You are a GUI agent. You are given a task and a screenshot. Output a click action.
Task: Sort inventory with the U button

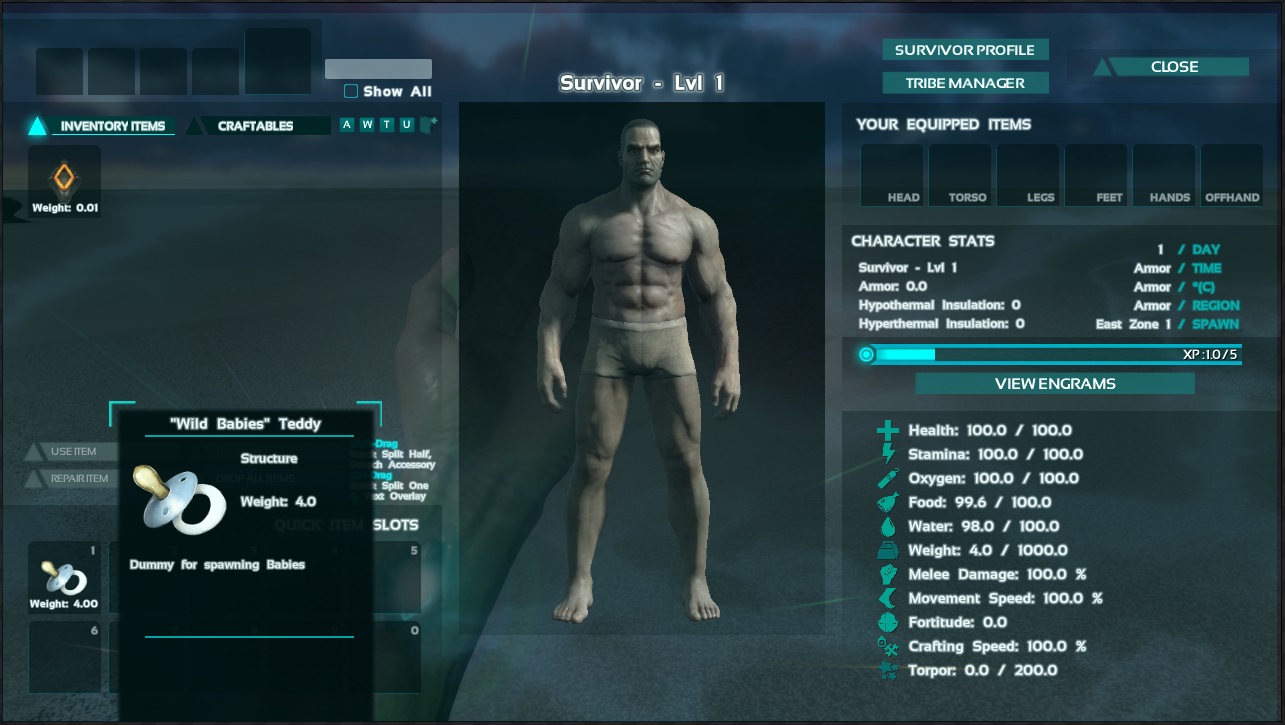[407, 125]
